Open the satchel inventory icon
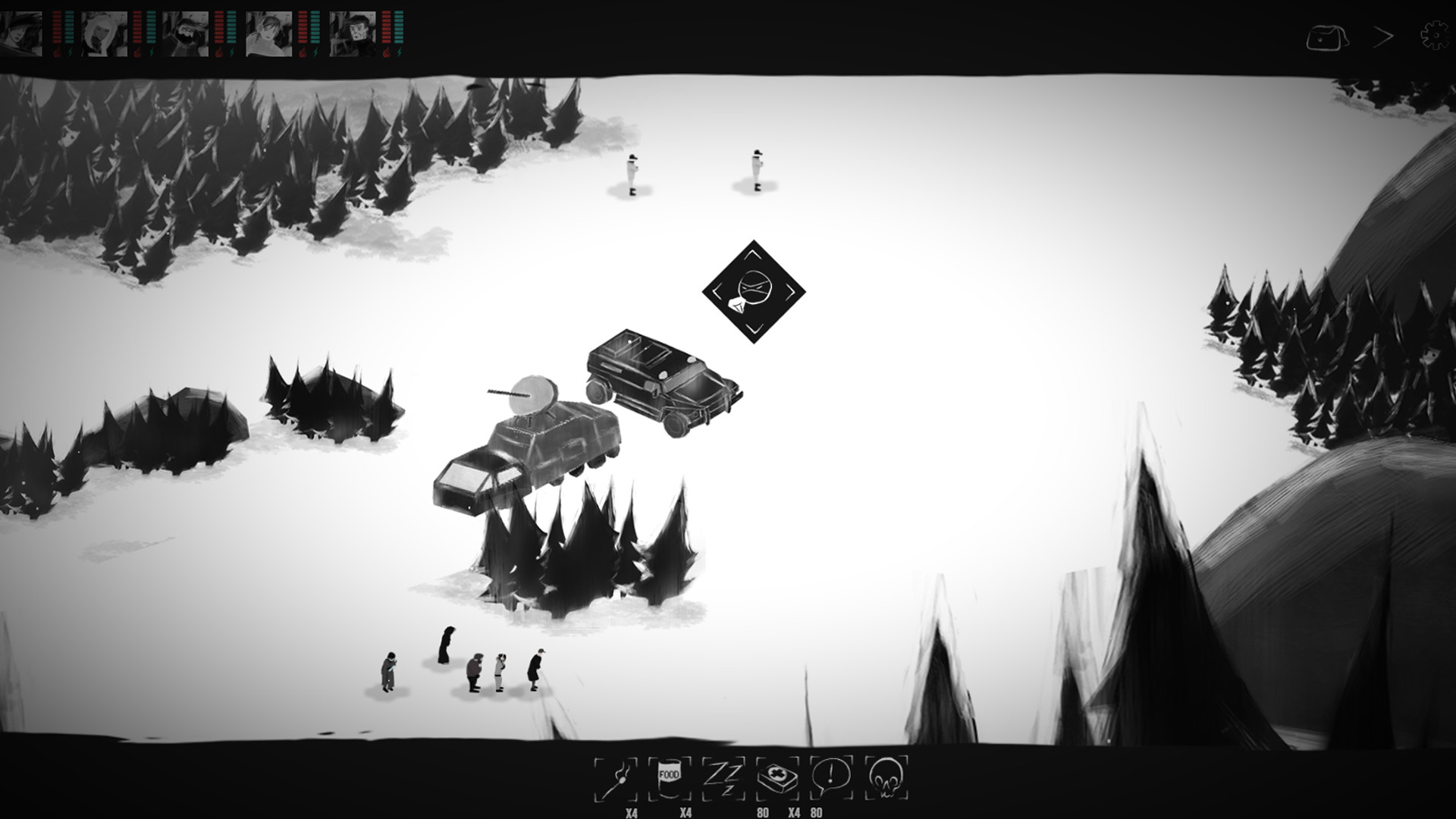 tap(1328, 34)
